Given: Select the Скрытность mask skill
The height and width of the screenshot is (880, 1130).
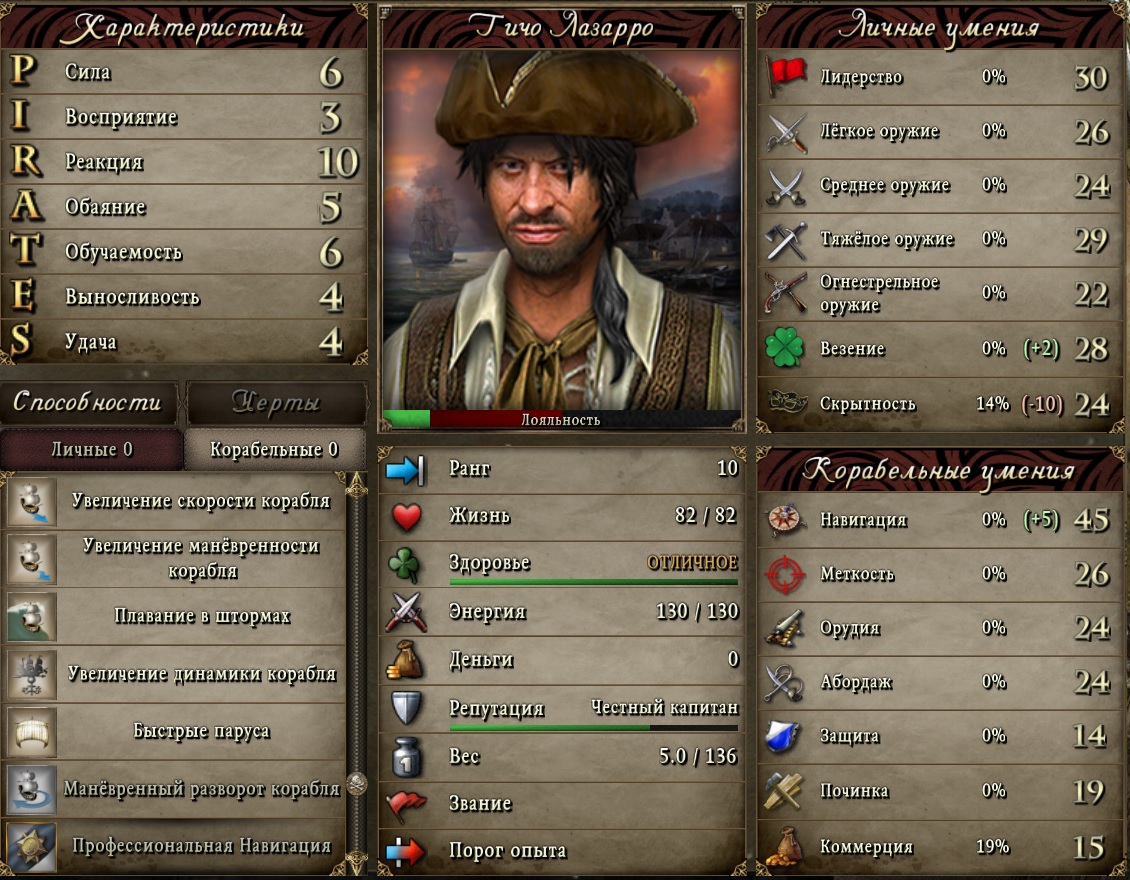Looking at the screenshot, I should tap(940, 404).
